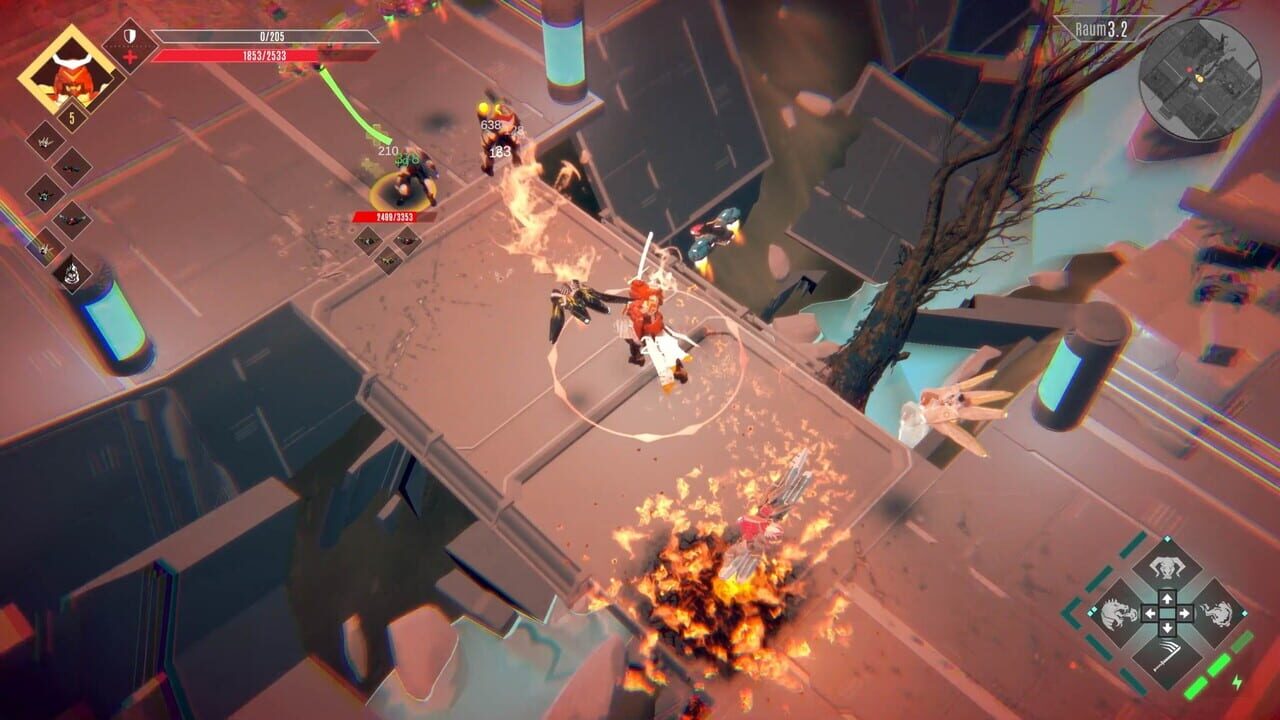Click the flaming skull ability icon
Screen dimensions: 1280x720
click(x=71, y=275)
